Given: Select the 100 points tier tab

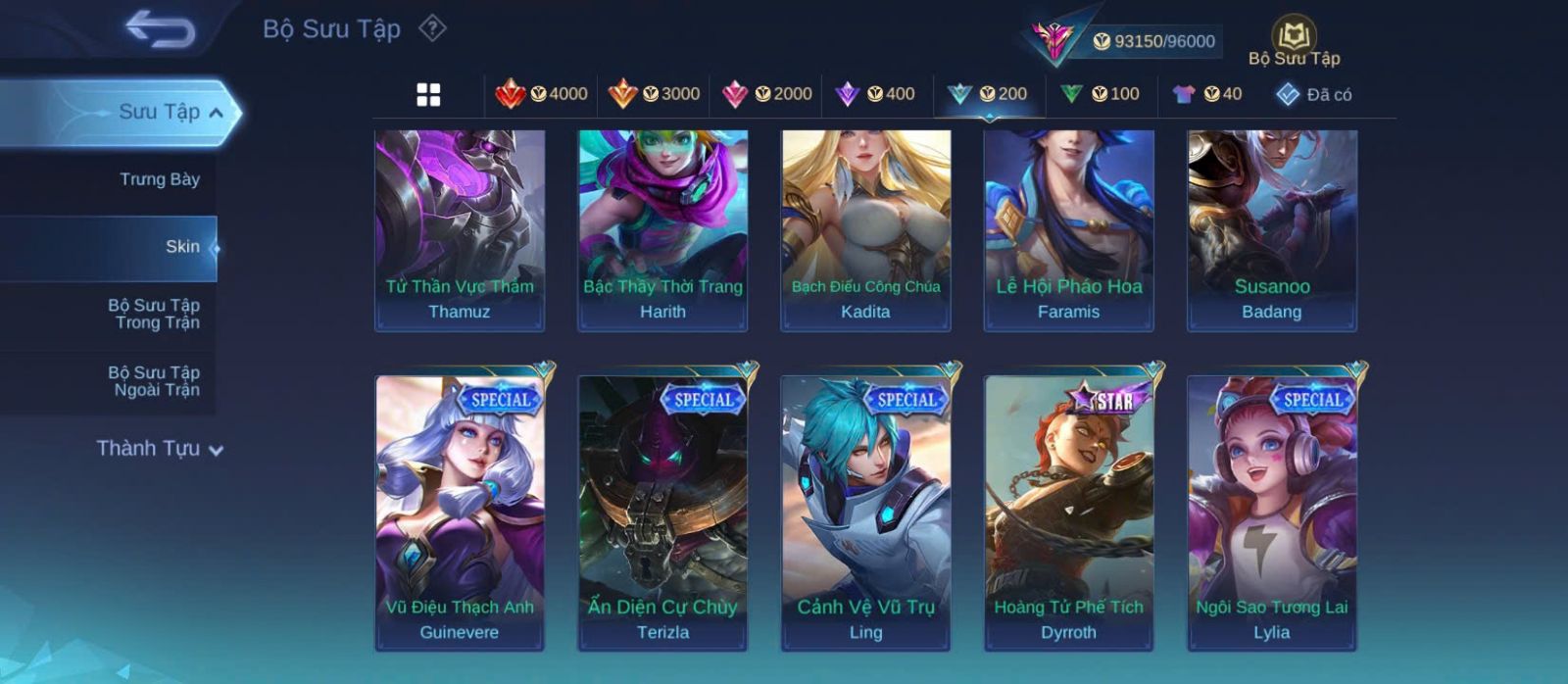Looking at the screenshot, I should point(1100,94).
